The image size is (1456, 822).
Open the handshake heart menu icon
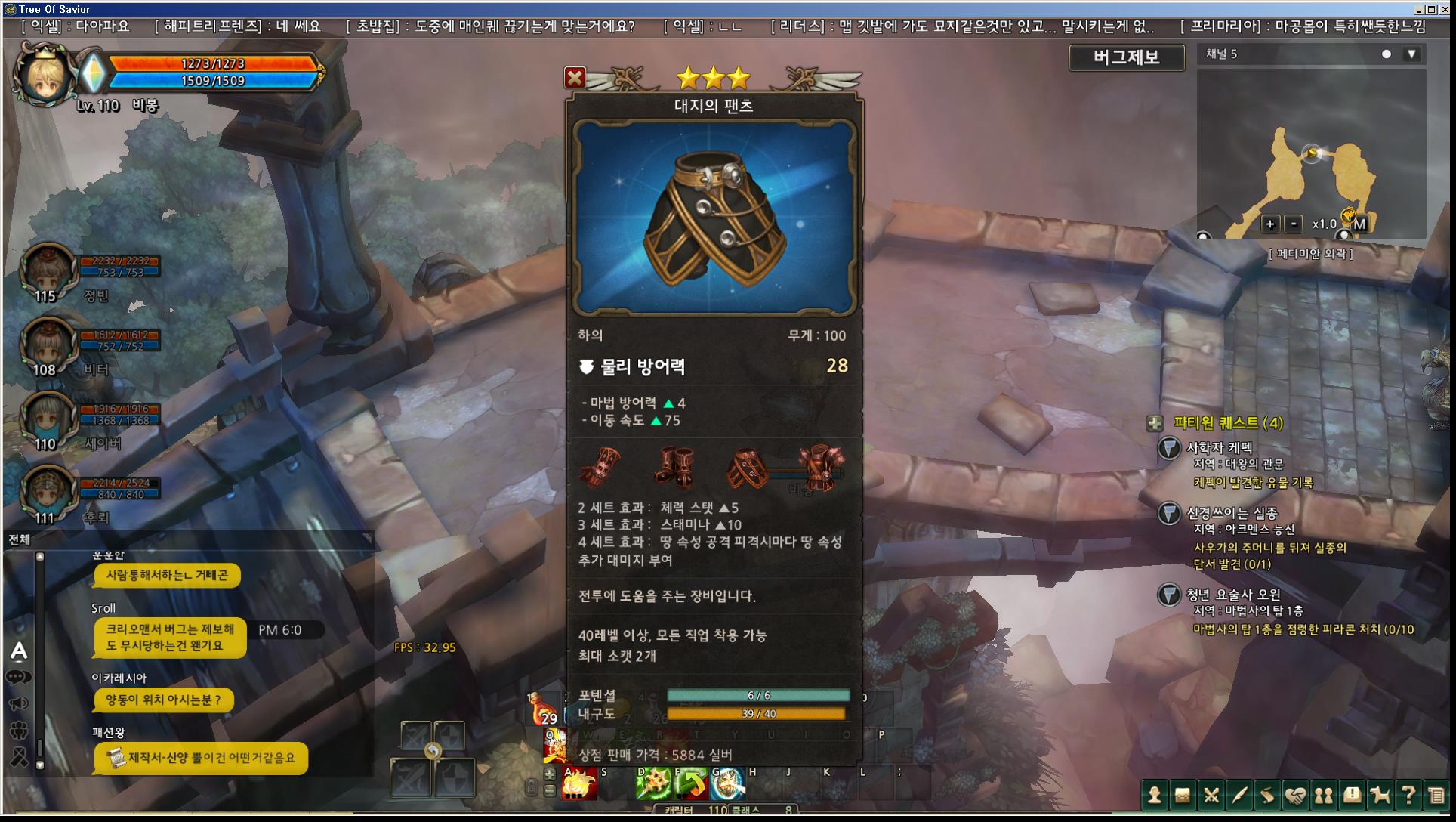coord(1295,795)
